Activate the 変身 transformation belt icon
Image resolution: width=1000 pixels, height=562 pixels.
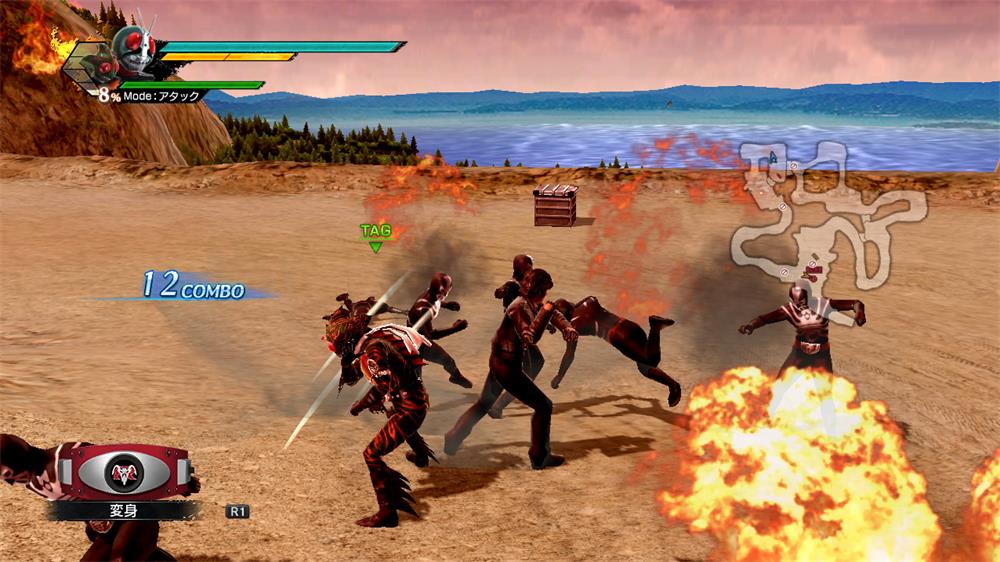[x=124, y=471]
